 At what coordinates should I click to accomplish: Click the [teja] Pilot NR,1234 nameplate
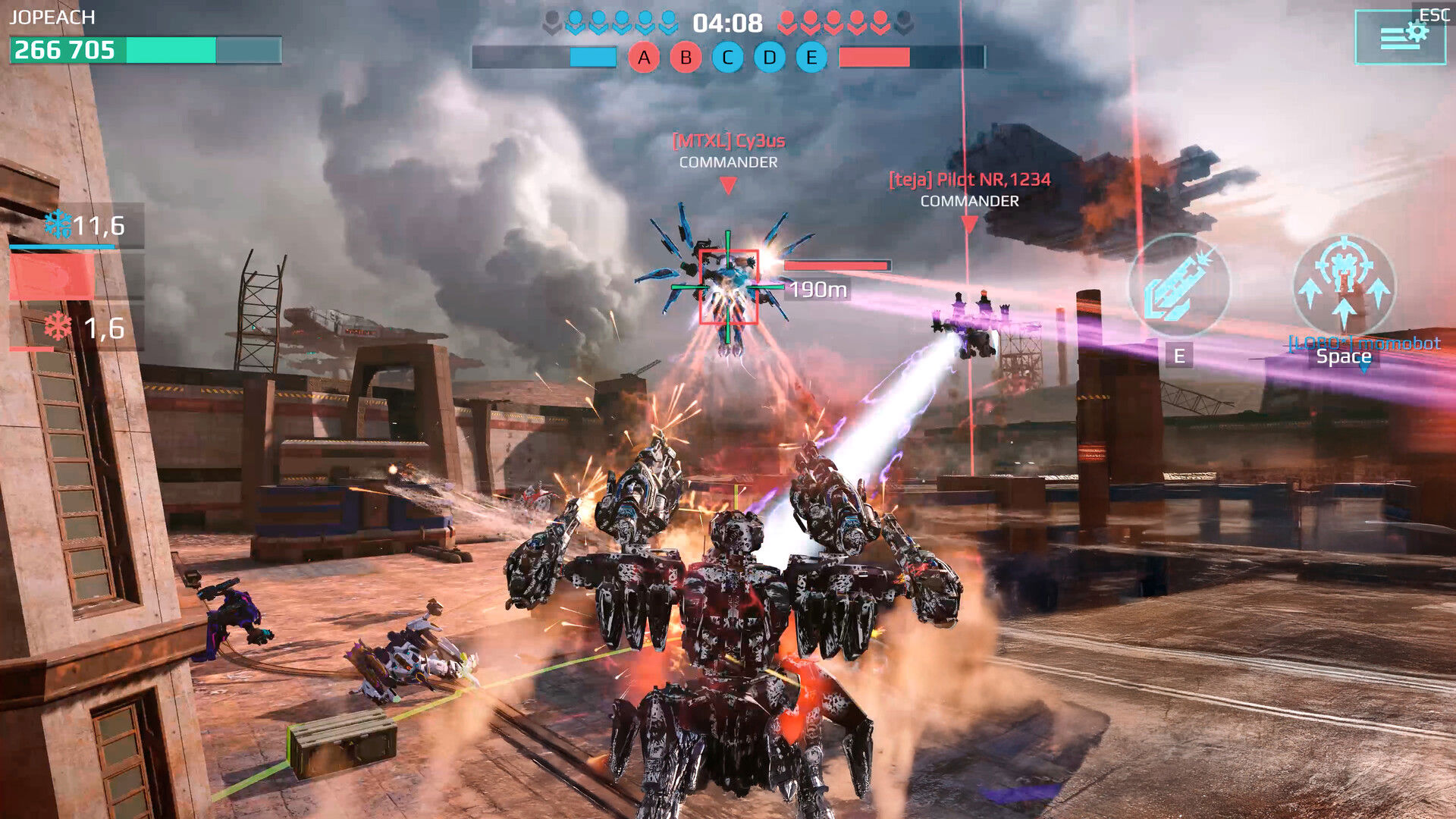tap(968, 180)
